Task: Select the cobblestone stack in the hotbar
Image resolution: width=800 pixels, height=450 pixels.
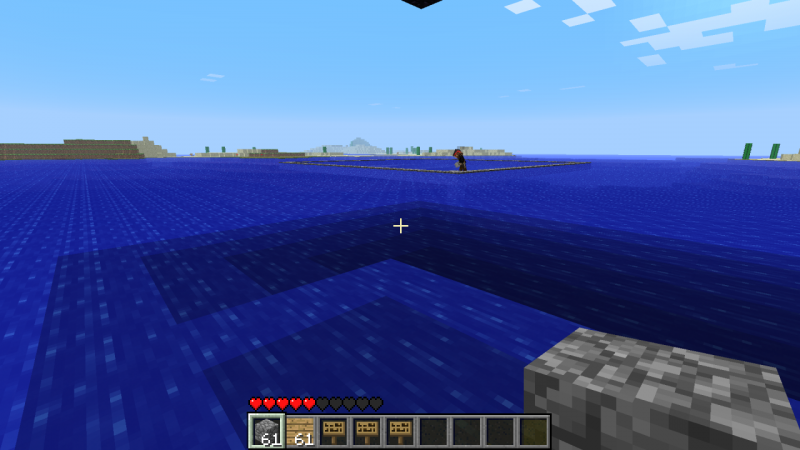Action: [267, 431]
